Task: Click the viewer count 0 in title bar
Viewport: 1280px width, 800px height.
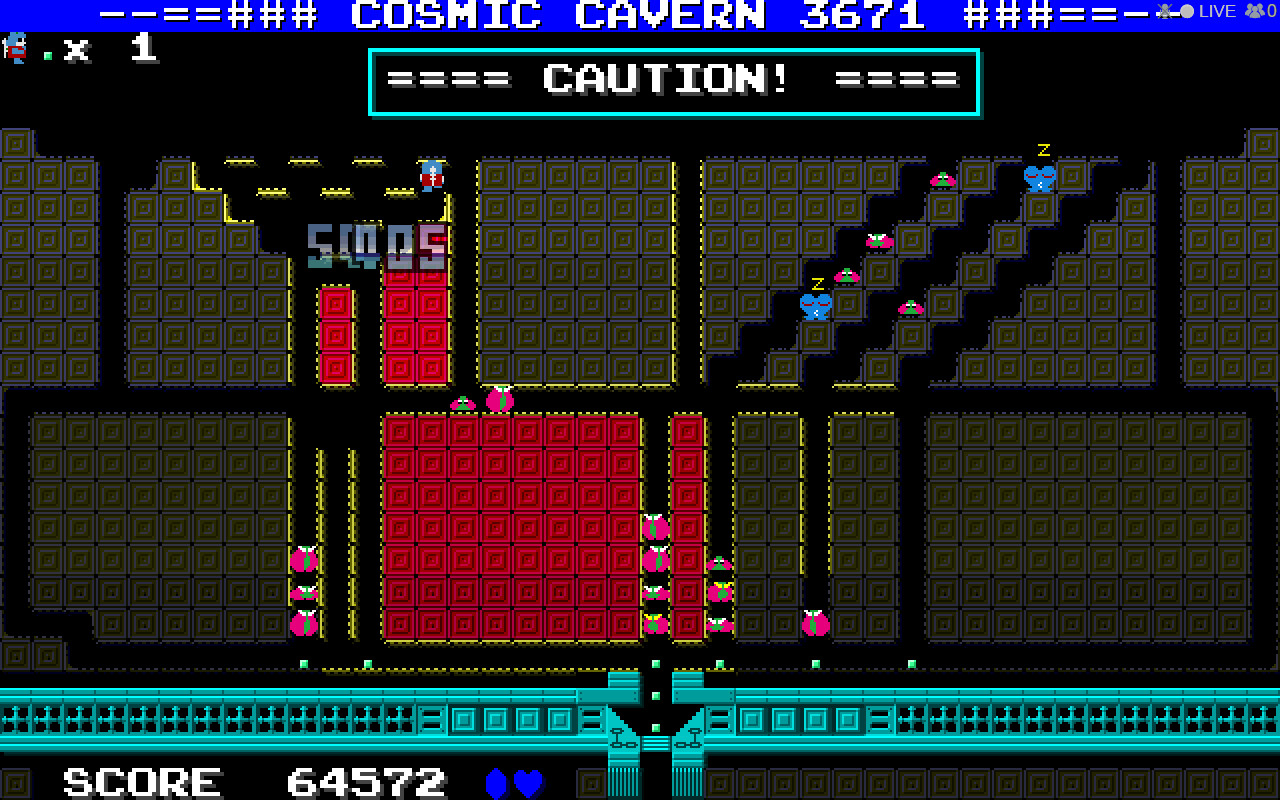Action: click(x=1270, y=11)
